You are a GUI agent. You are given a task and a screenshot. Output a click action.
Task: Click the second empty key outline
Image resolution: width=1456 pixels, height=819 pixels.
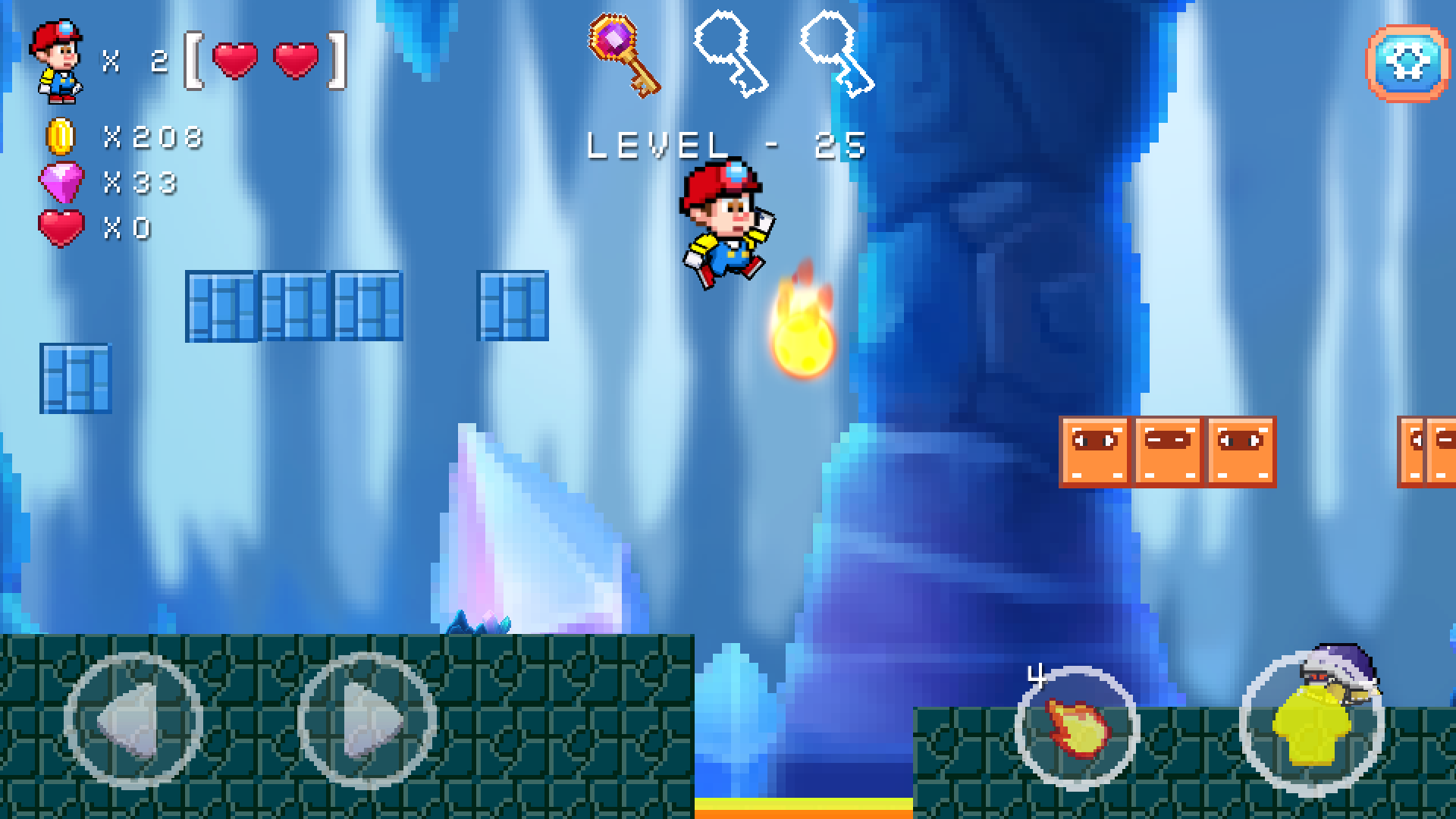click(x=838, y=52)
